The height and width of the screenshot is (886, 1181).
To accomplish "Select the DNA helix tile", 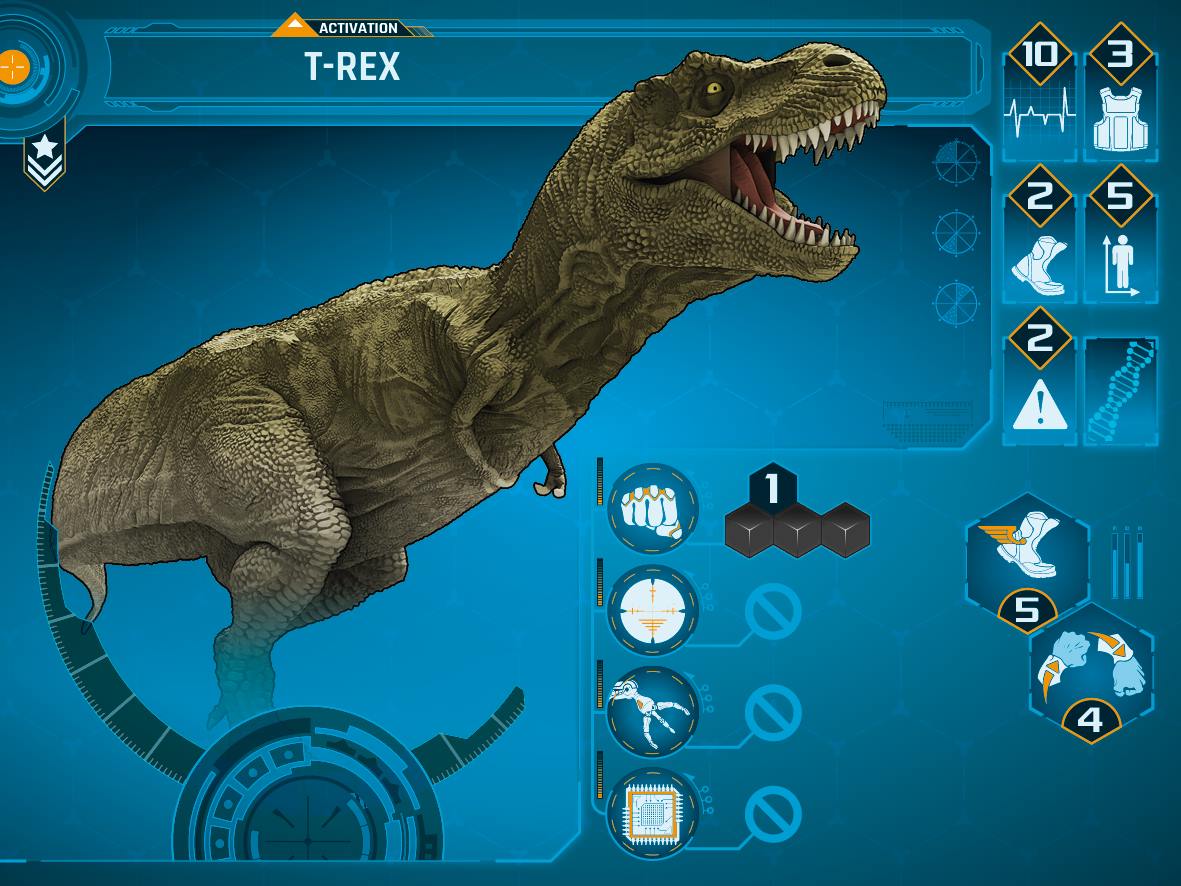I will (x=1120, y=392).
